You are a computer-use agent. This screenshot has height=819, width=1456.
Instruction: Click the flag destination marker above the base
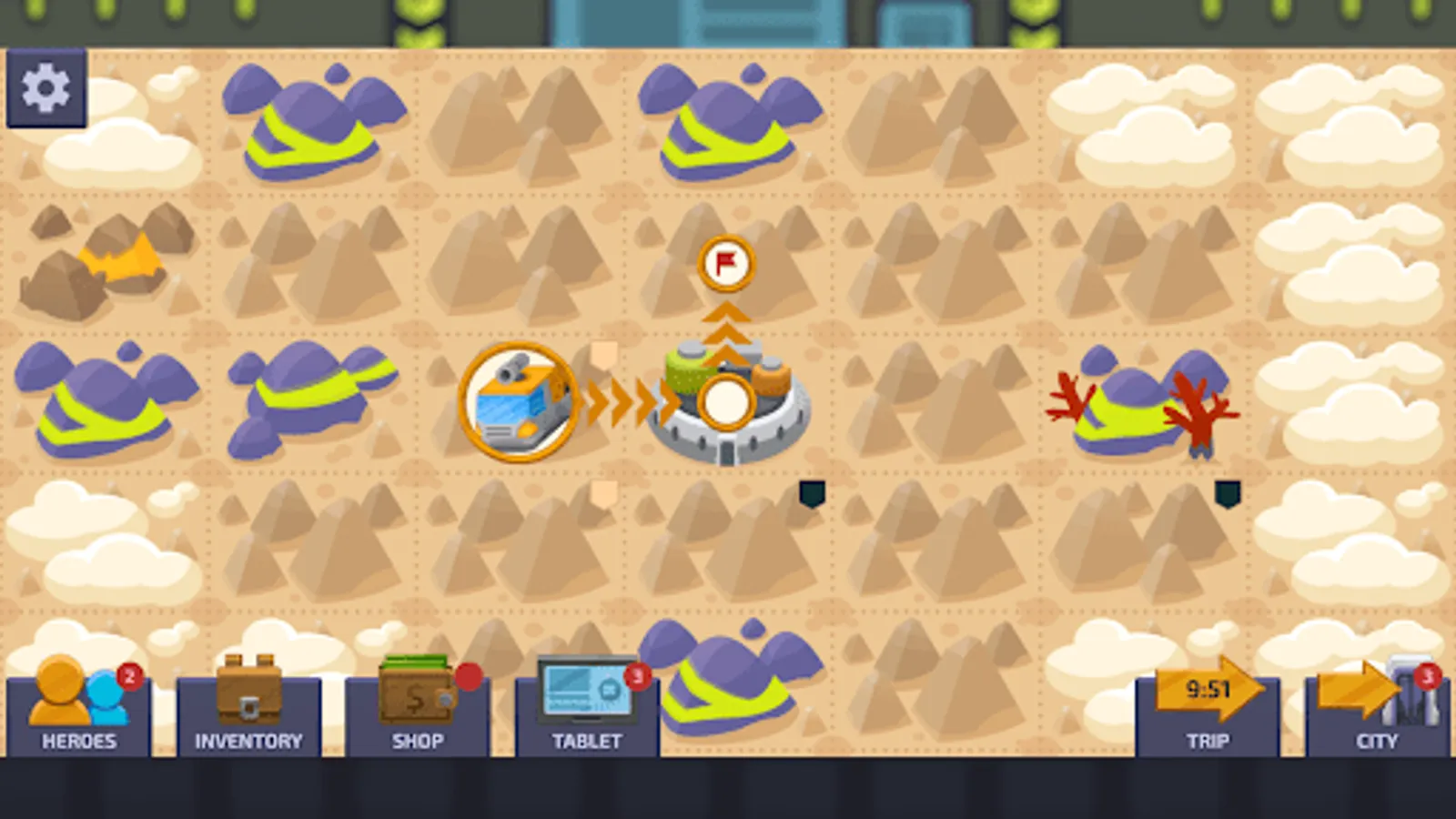[x=725, y=266]
